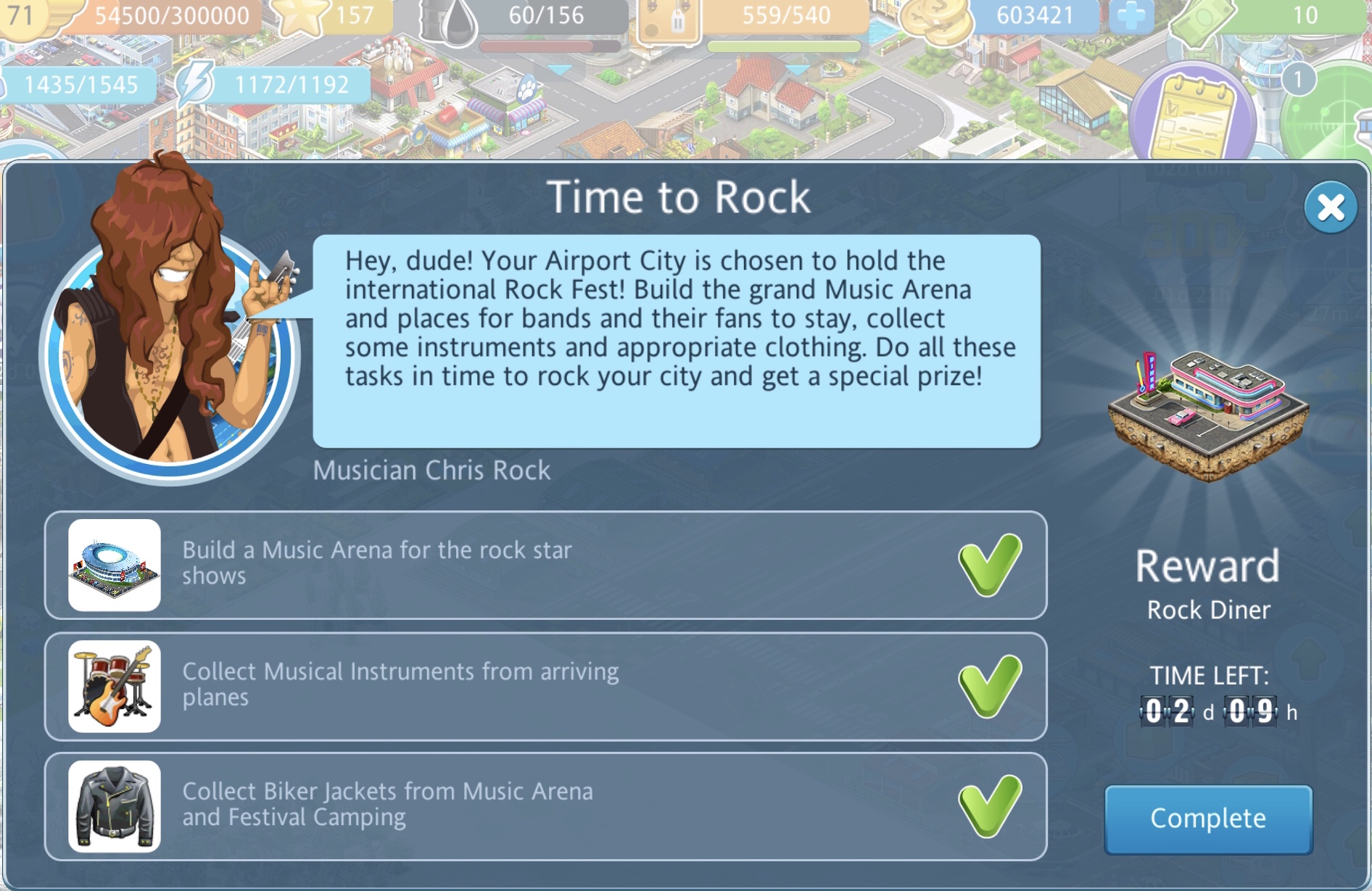Tap the Music Arena task thumbnail
Viewport: 1372px width, 891px height.
(115, 565)
